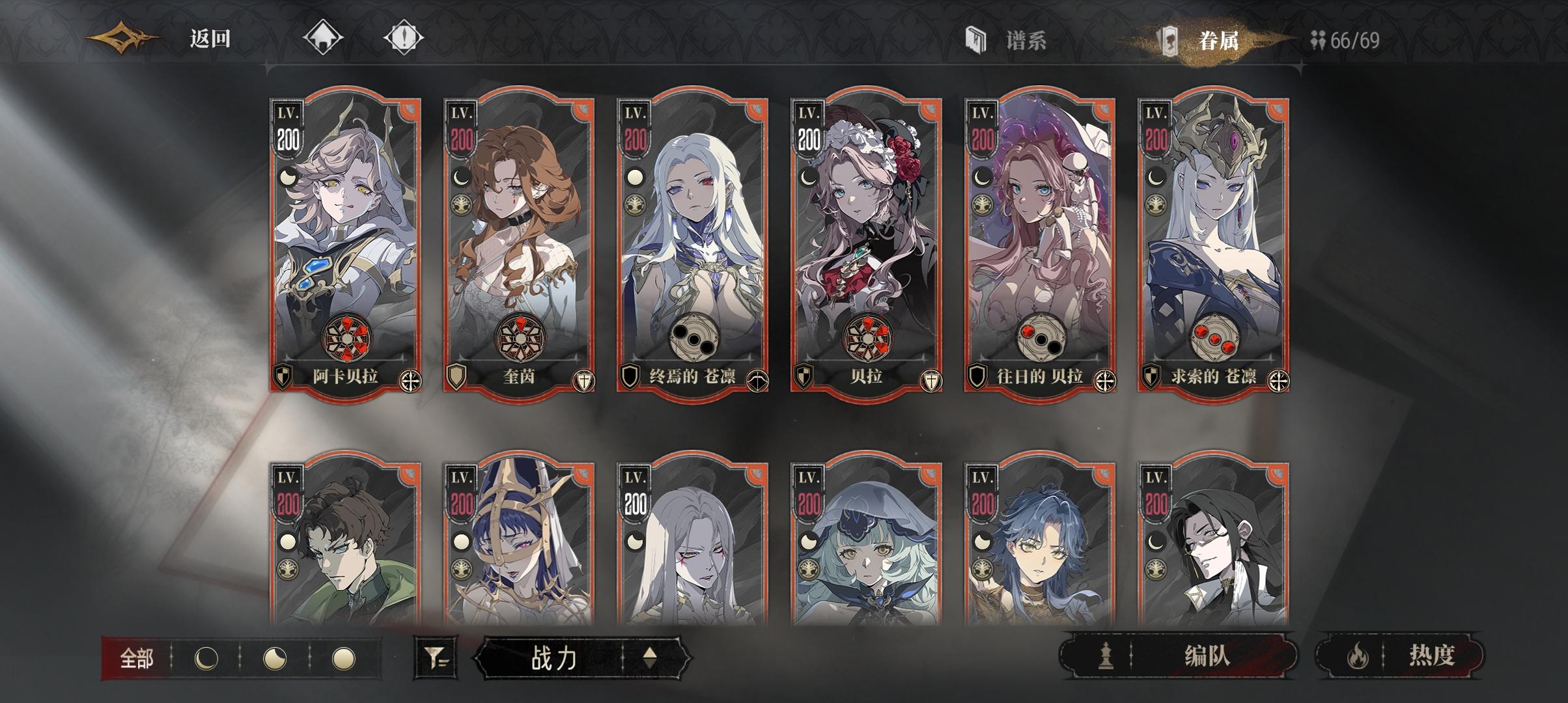Viewport: 1568px width, 703px height.
Task: Switch to the 眷属 tab
Action: [x=1218, y=39]
